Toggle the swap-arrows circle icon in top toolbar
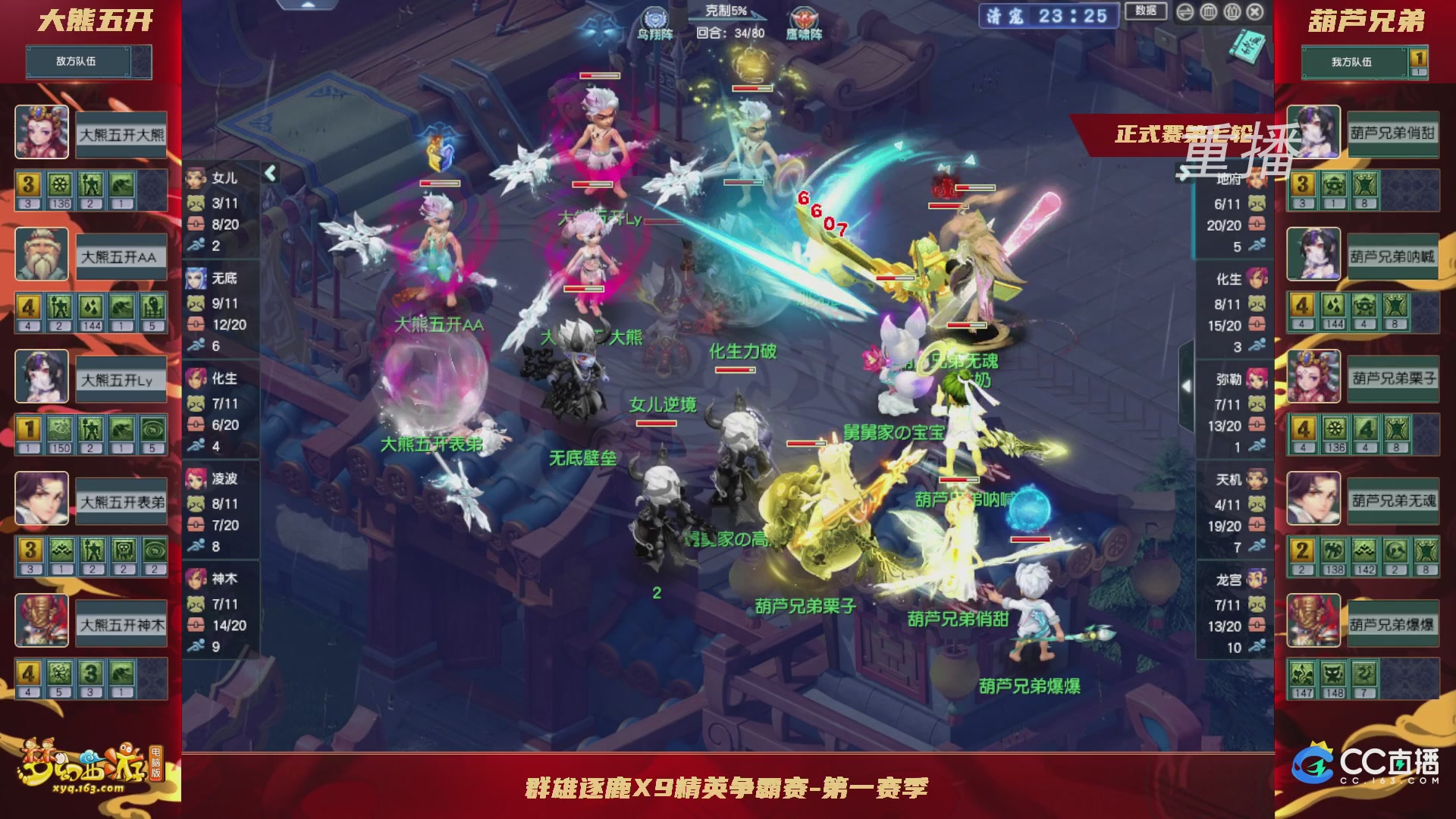The width and height of the screenshot is (1456, 819). point(1185,11)
